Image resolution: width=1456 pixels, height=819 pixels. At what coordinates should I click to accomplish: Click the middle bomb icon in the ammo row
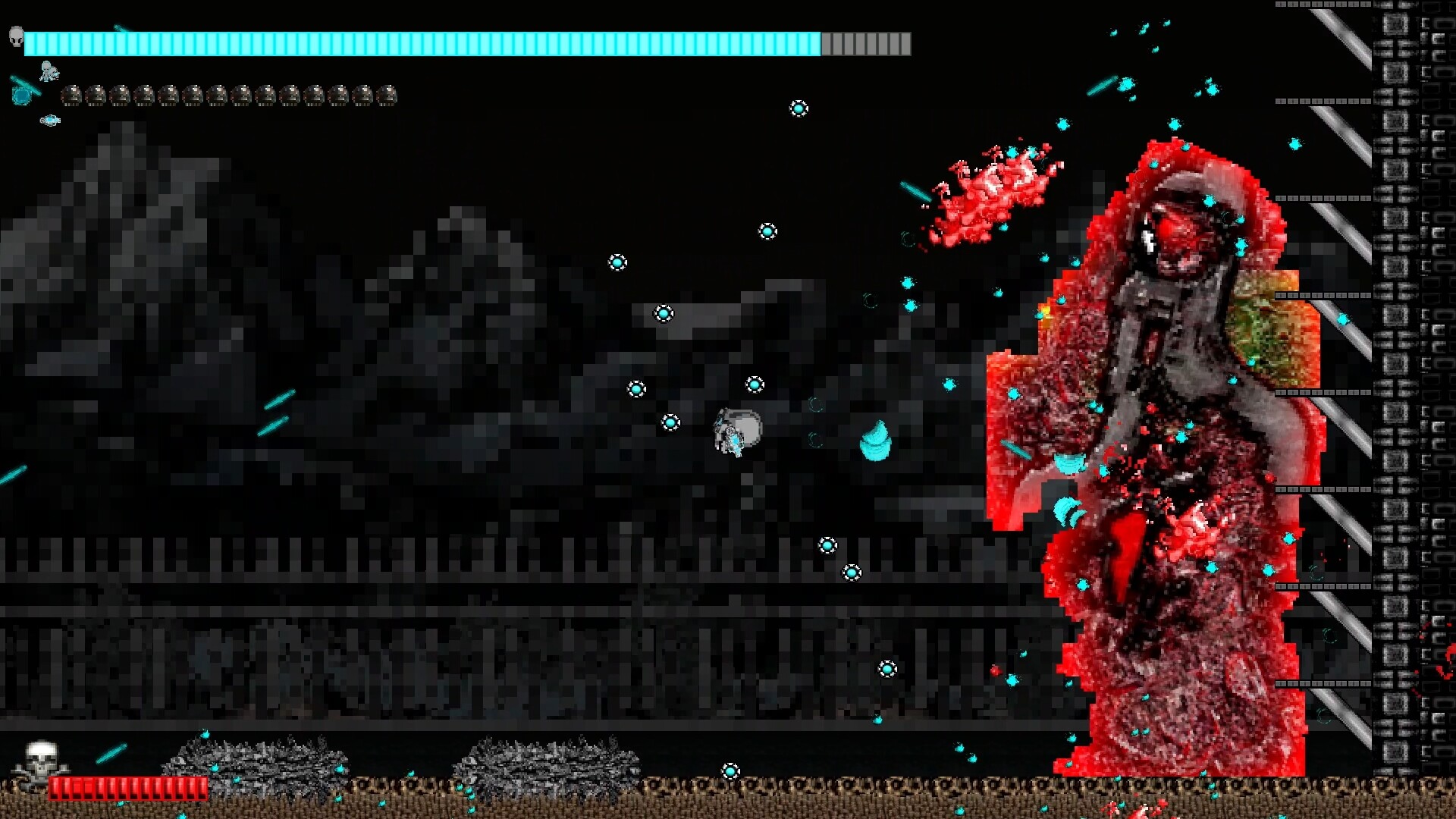[x=227, y=97]
